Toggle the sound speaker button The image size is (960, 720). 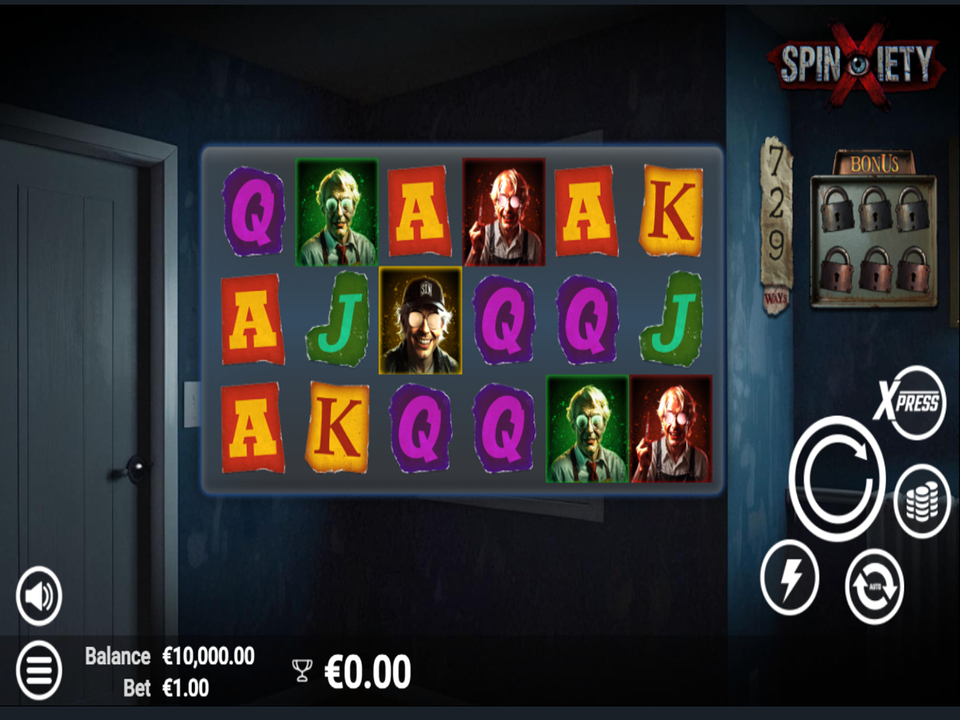click(x=39, y=596)
